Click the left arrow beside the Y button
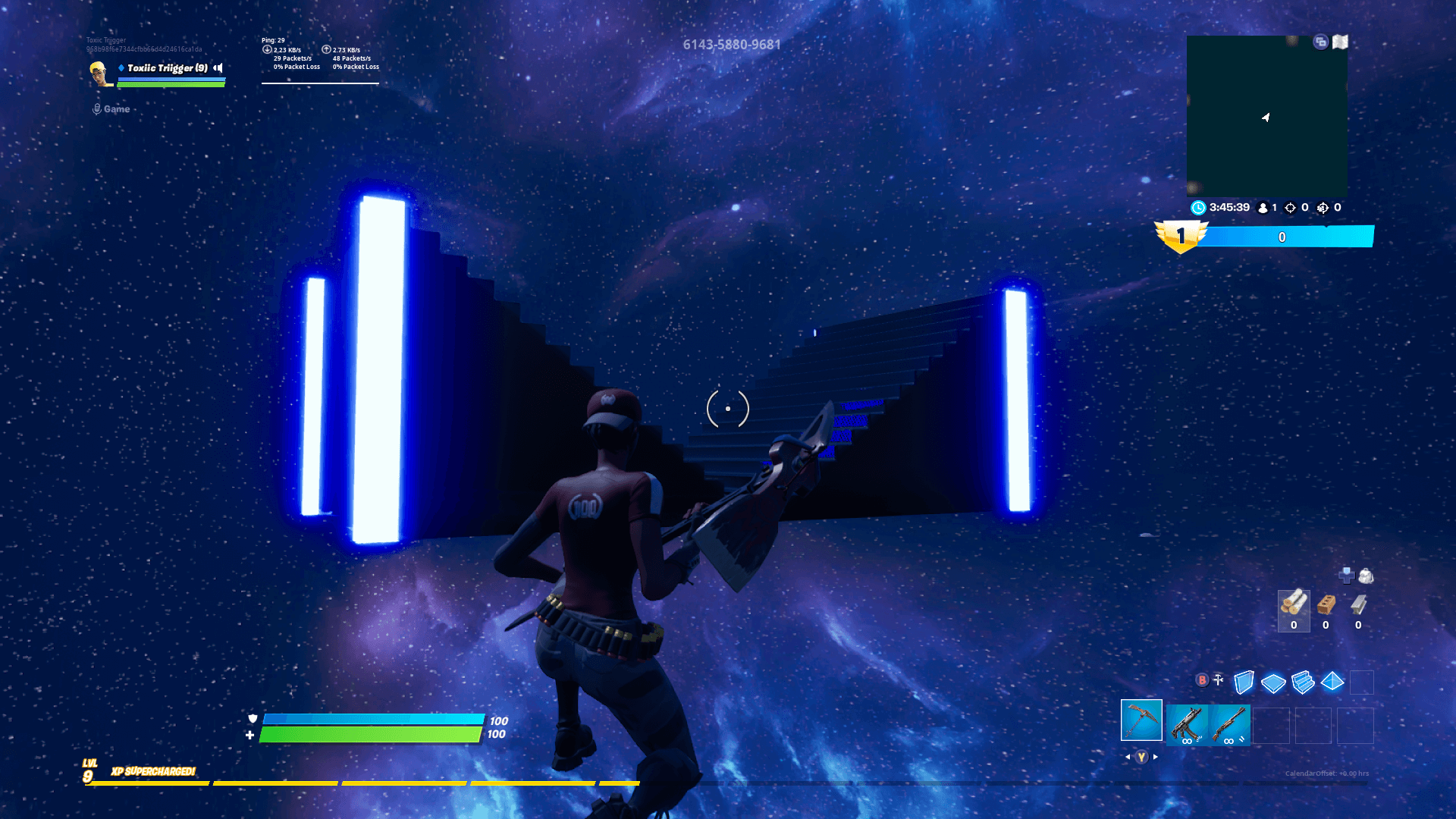This screenshot has width=1456, height=819. click(1128, 756)
